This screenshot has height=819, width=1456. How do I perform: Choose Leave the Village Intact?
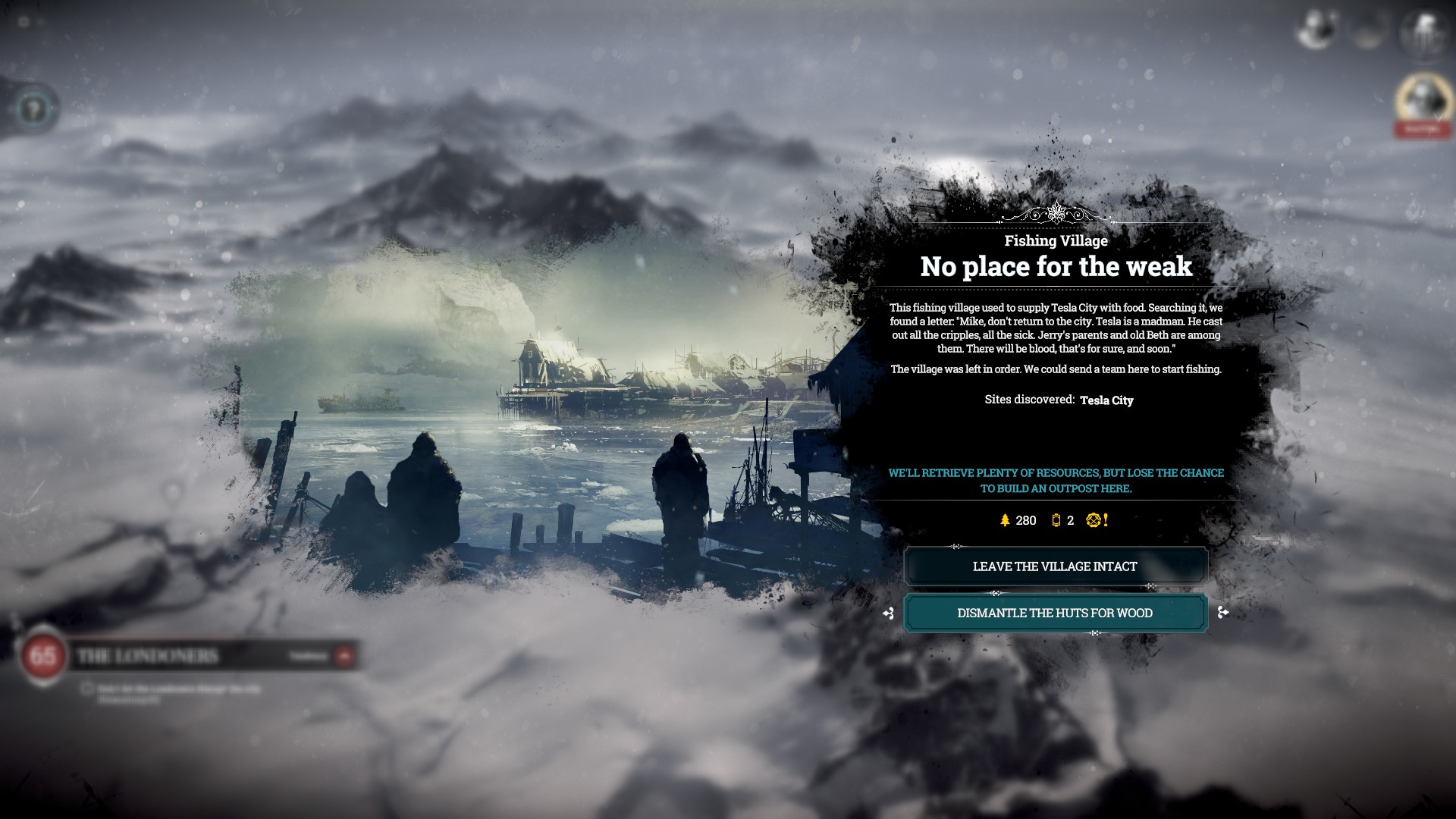tap(1055, 566)
